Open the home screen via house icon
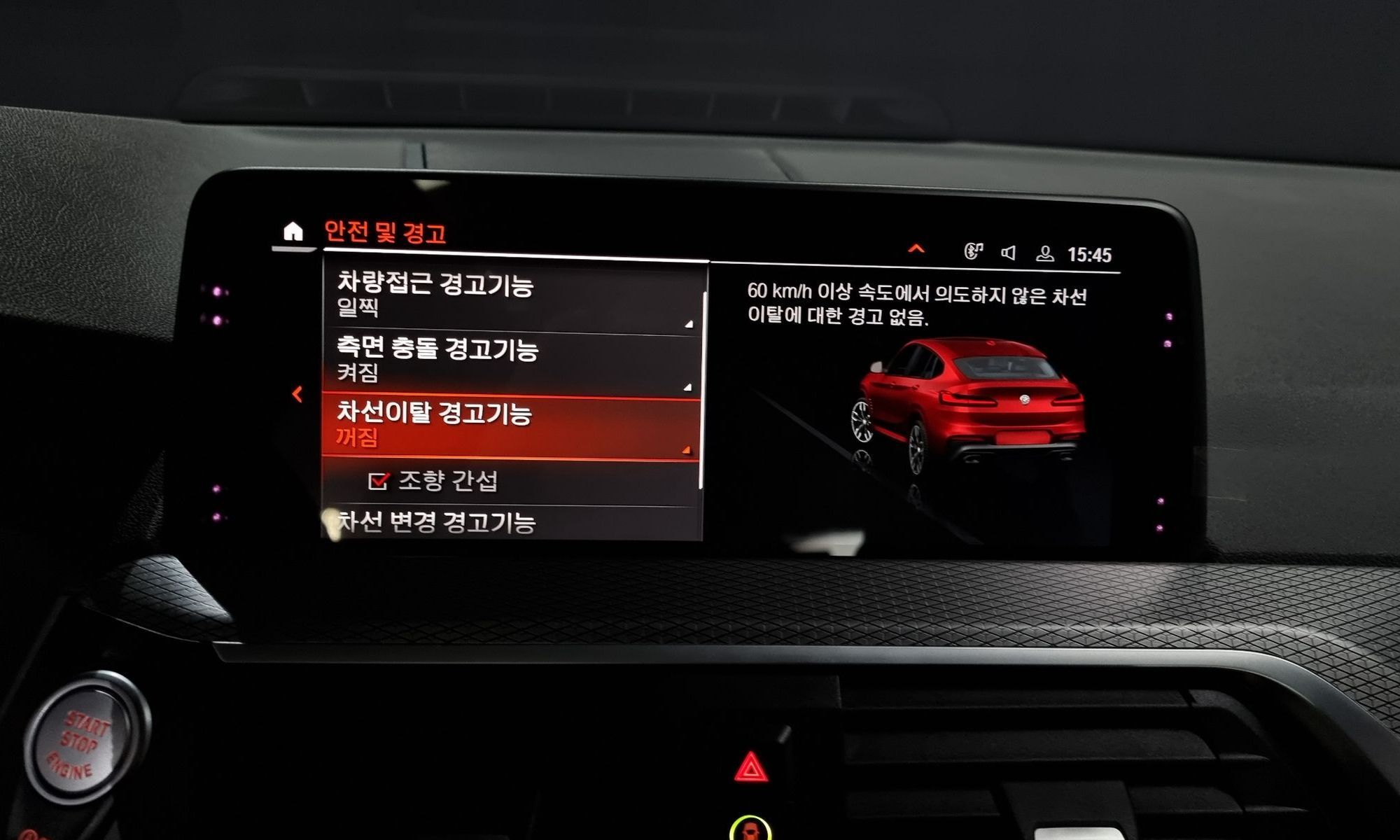The image size is (1400, 840). pos(293,231)
